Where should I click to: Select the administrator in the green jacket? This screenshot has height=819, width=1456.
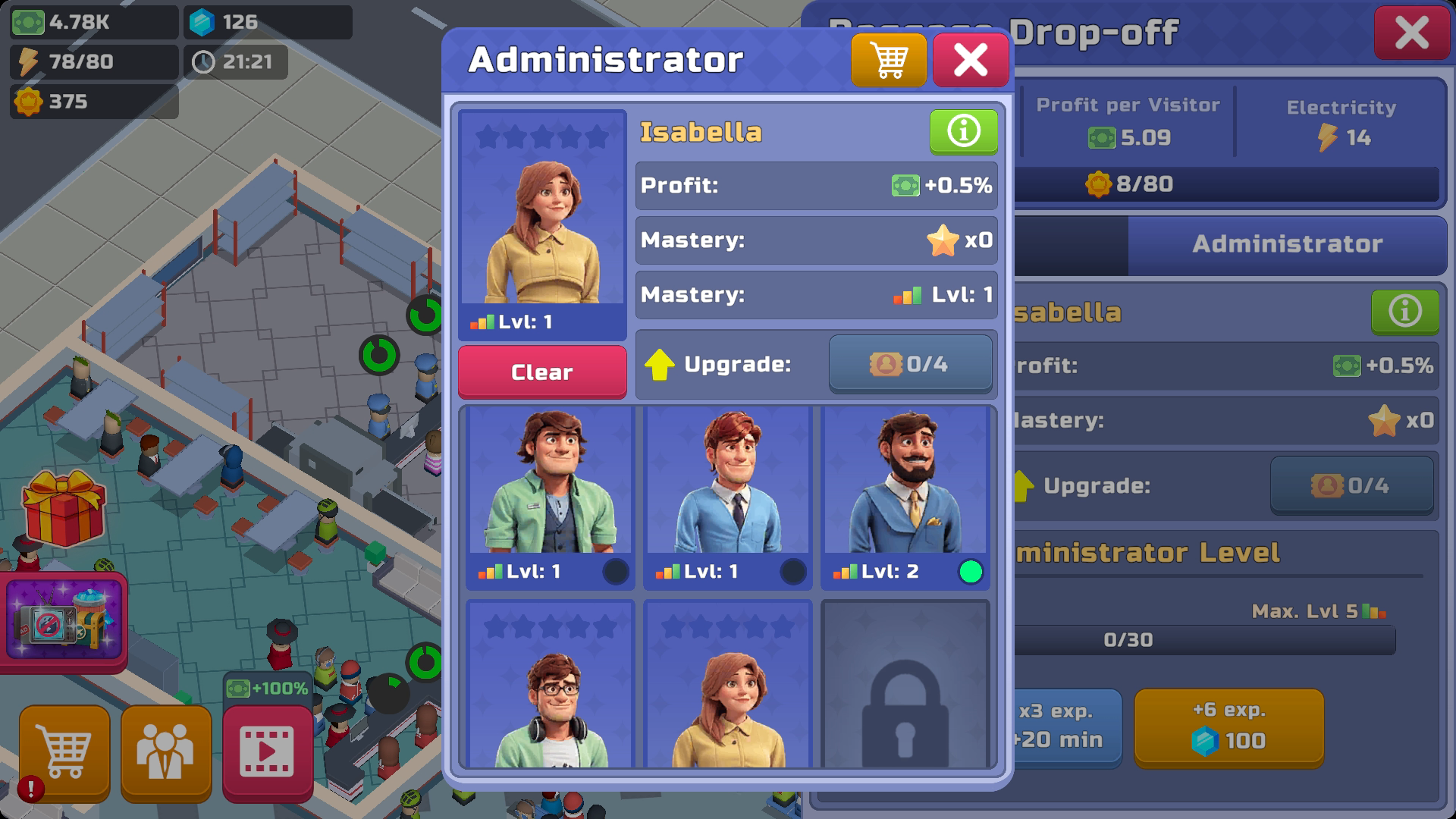550,497
